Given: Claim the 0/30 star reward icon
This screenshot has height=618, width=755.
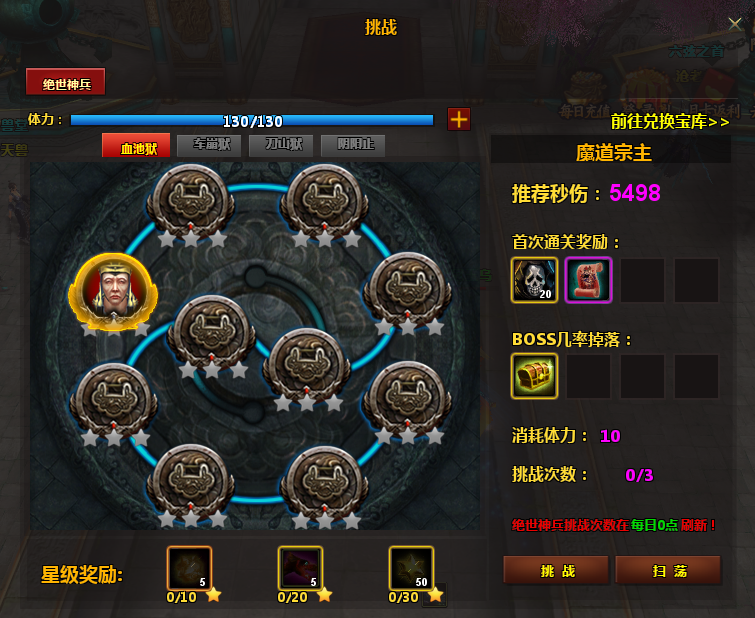Looking at the screenshot, I should pyautogui.click(x=410, y=568).
